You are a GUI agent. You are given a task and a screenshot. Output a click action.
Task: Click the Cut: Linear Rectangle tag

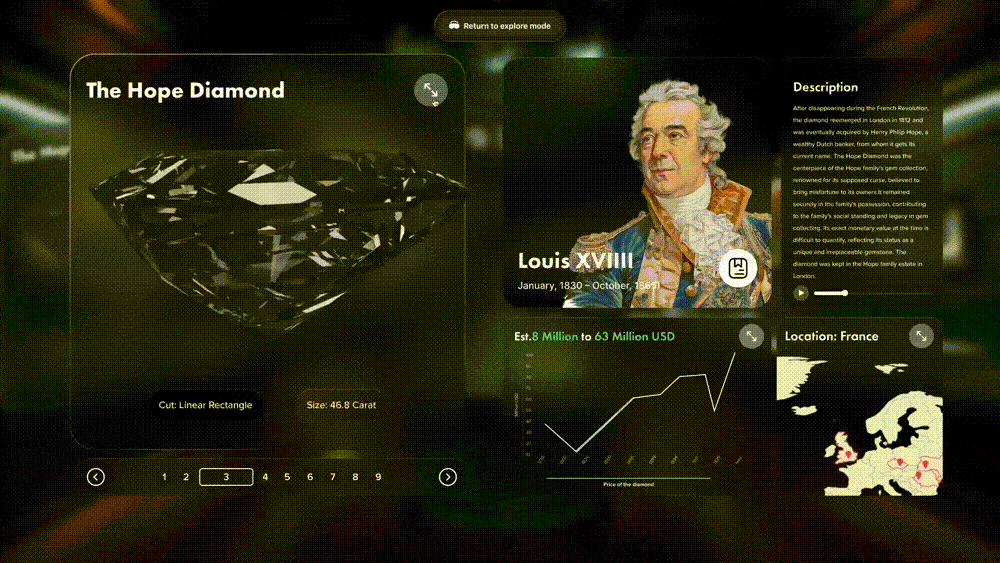click(205, 405)
